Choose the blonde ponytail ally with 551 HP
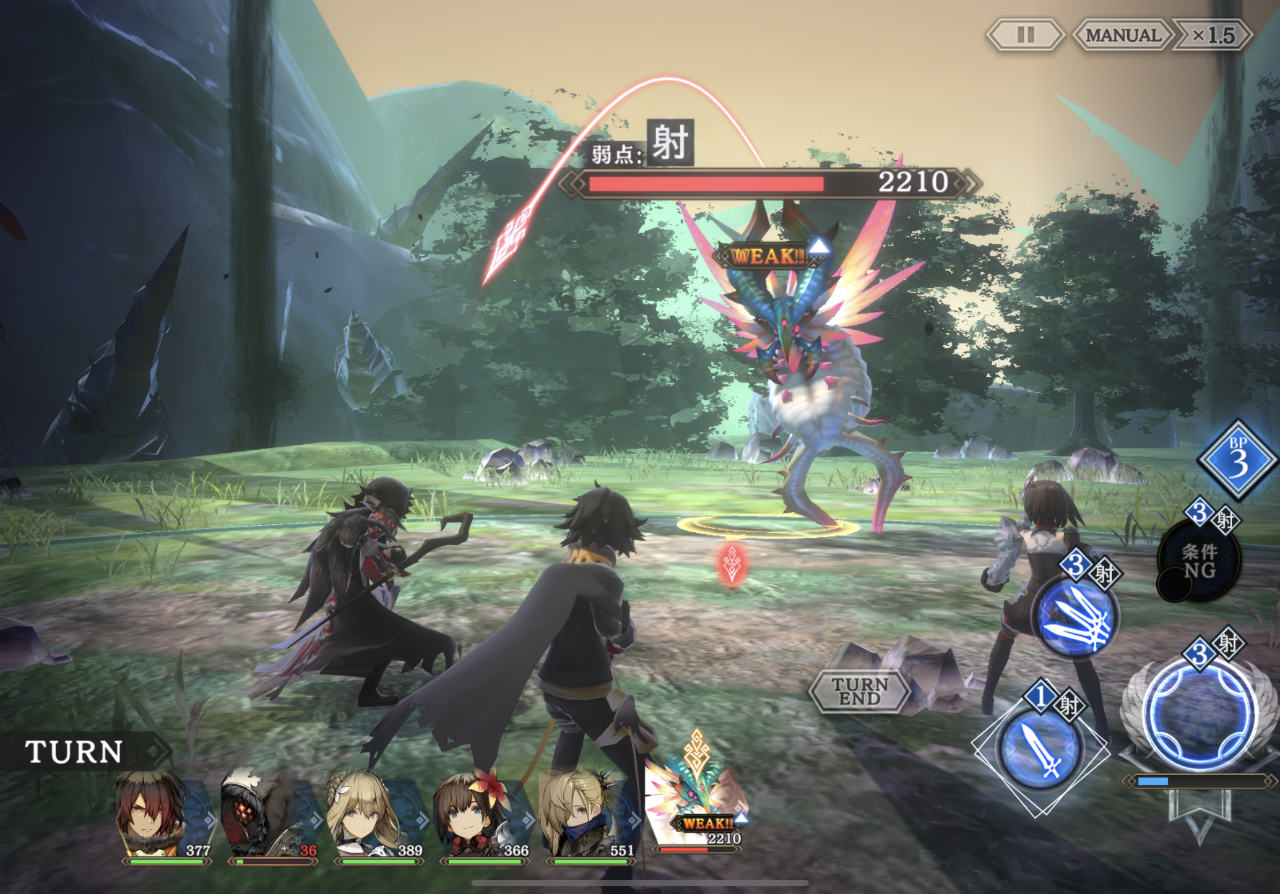The image size is (1280, 894). (576, 810)
